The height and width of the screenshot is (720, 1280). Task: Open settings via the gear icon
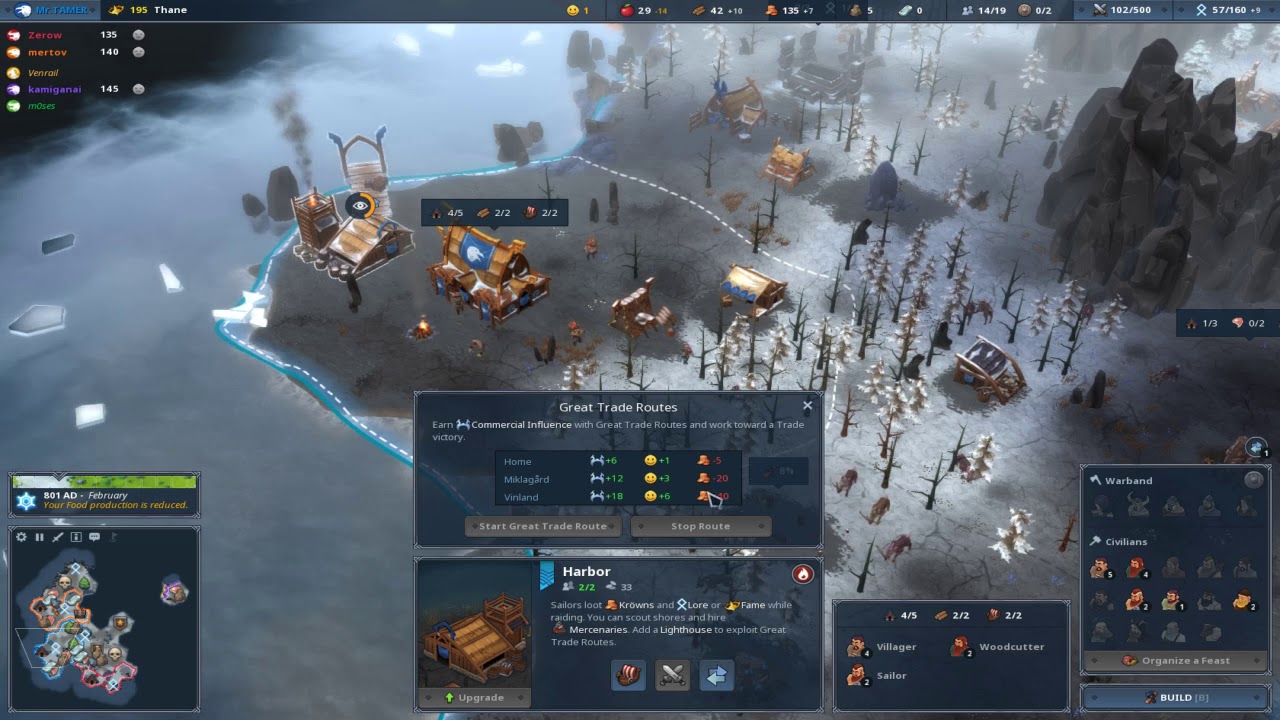pos(21,537)
